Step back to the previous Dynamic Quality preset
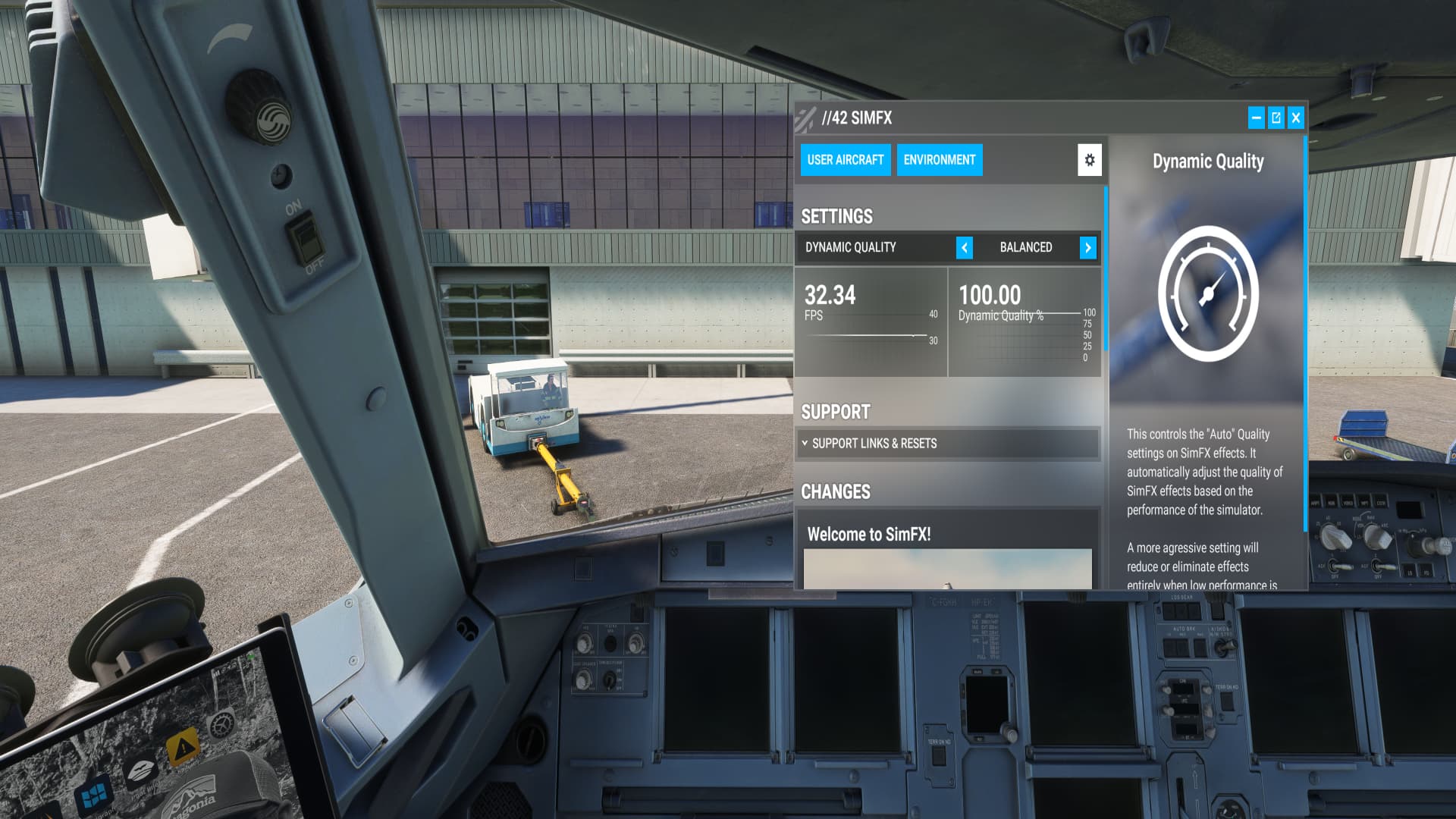This screenshot has height=819, width=1456. (965, 247)
